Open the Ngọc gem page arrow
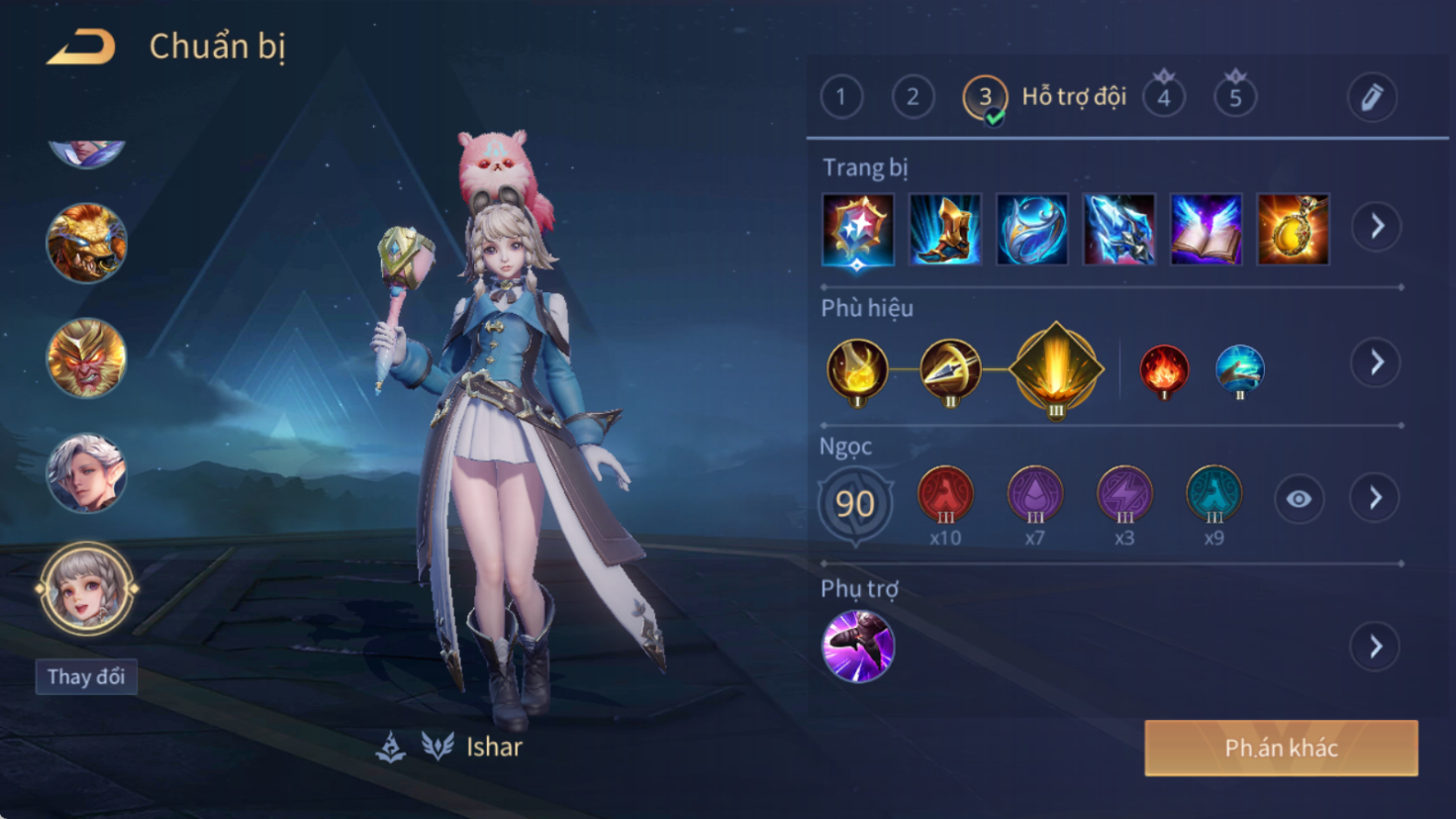Screen dimensions: 1456x819 click(x=1376, y=498)
